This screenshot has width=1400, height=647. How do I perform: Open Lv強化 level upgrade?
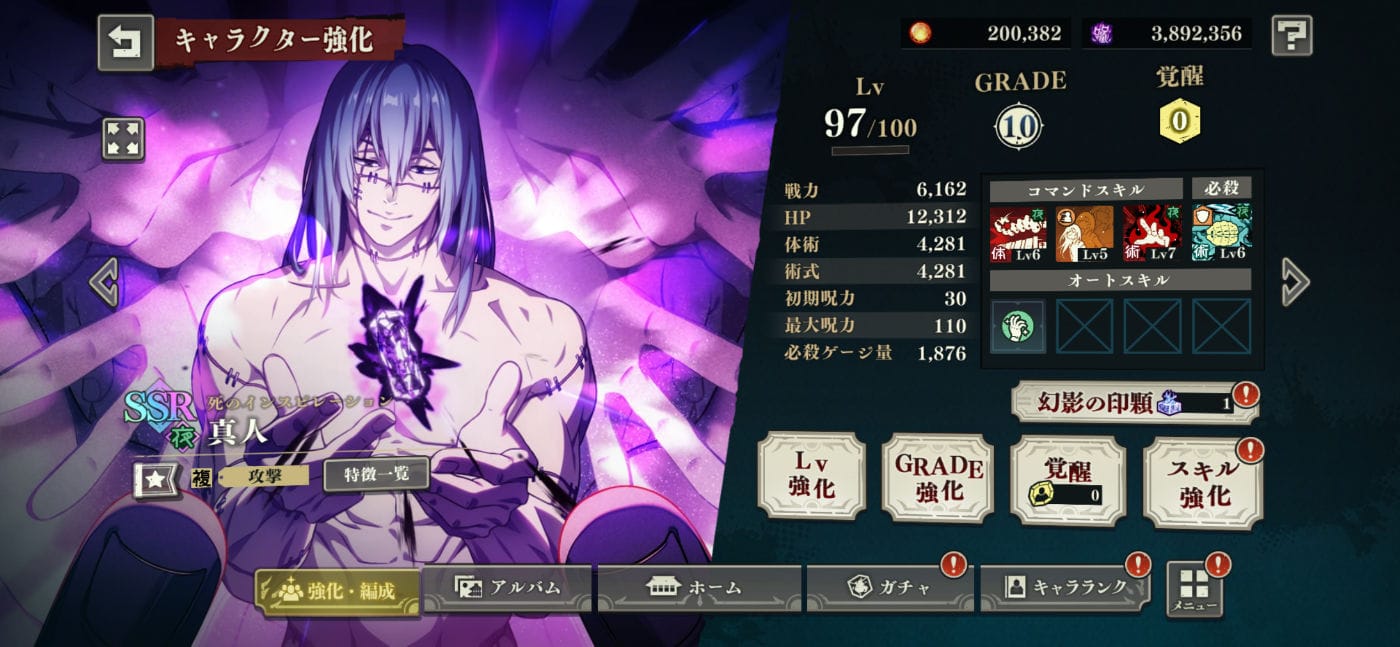(x=811, y=476)
